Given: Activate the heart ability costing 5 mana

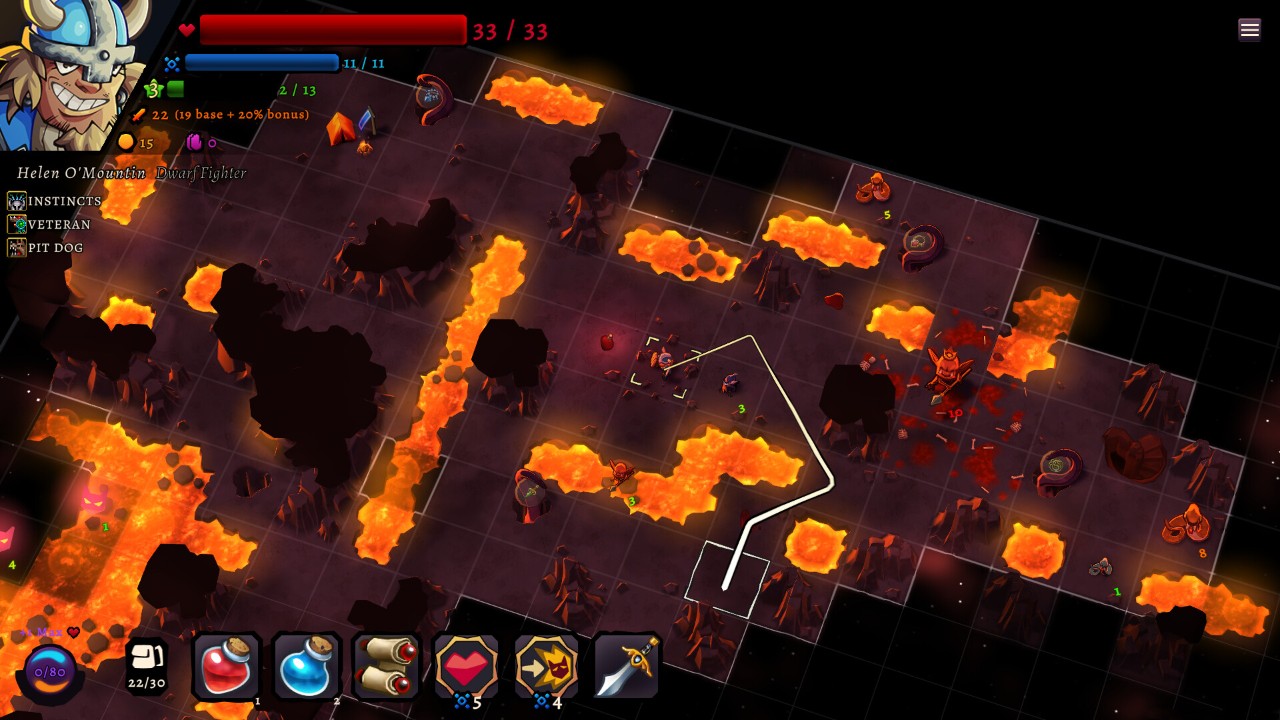Looking at the screenshot, I should pyautogui.click(x=466, y=666).
